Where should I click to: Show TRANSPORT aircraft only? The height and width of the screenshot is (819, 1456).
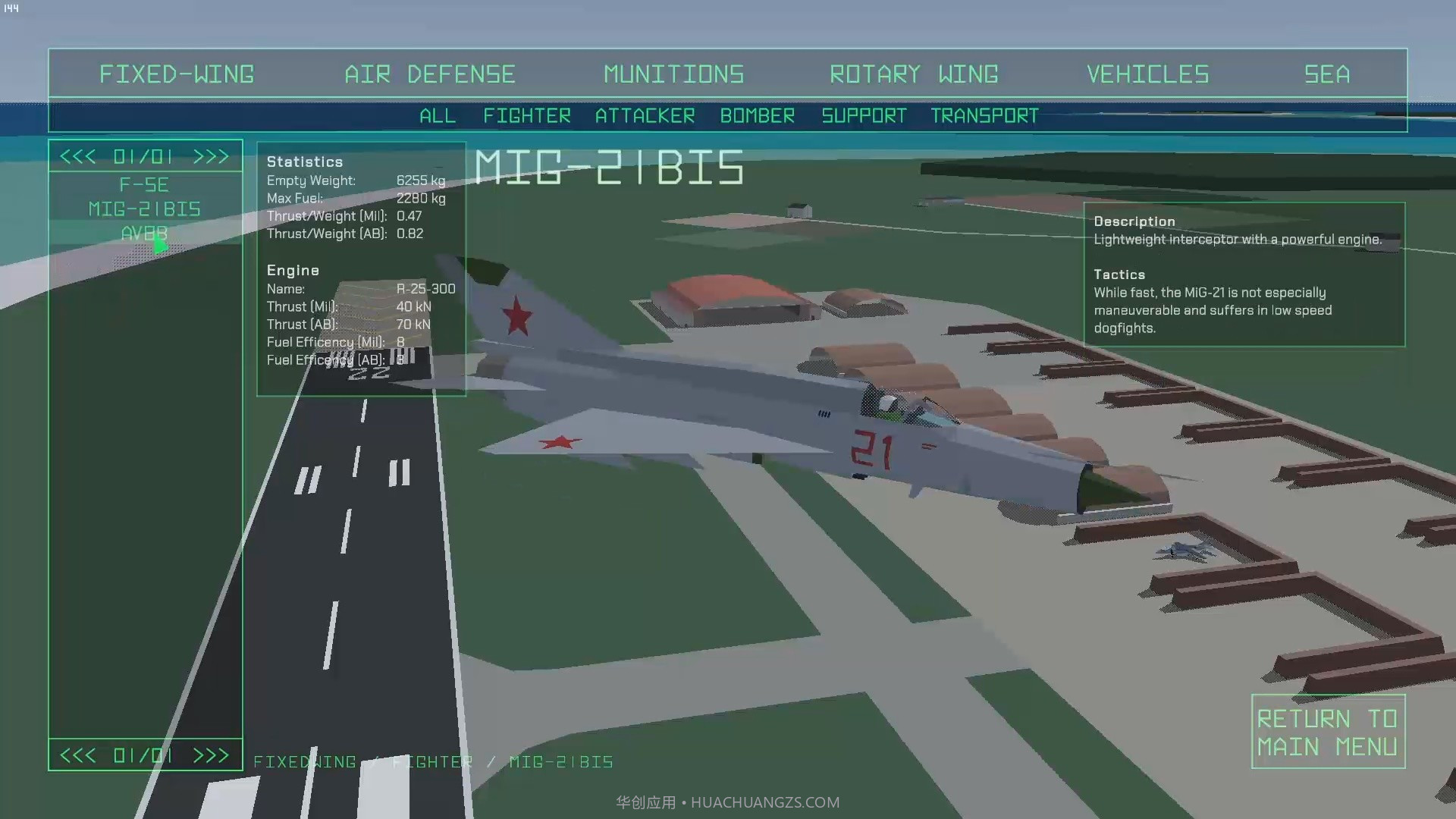984,115
